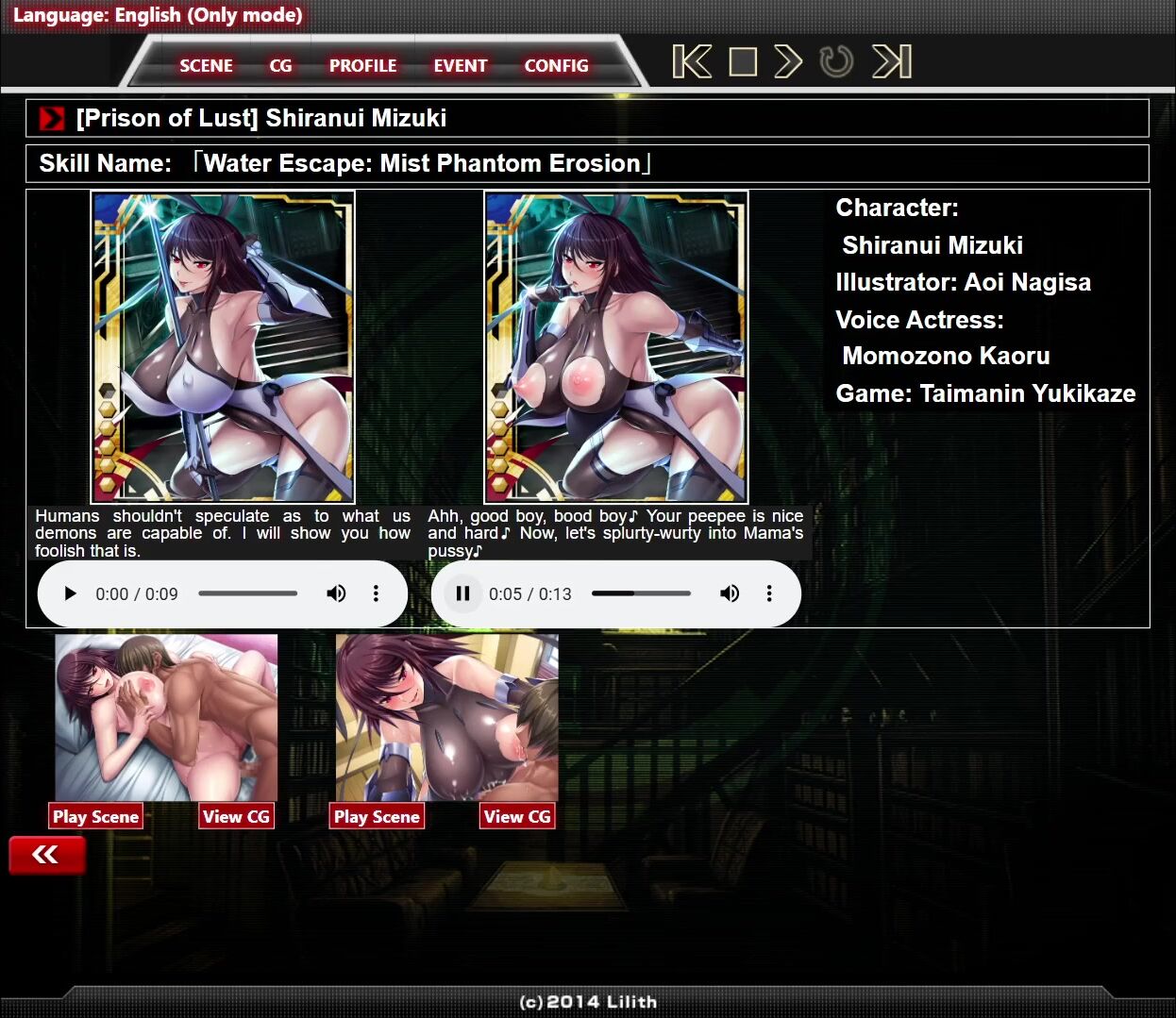Switch to the CG tab
Viewport: 1176px width, 1018px height.
pyautogui.click(x=280, y=66)
